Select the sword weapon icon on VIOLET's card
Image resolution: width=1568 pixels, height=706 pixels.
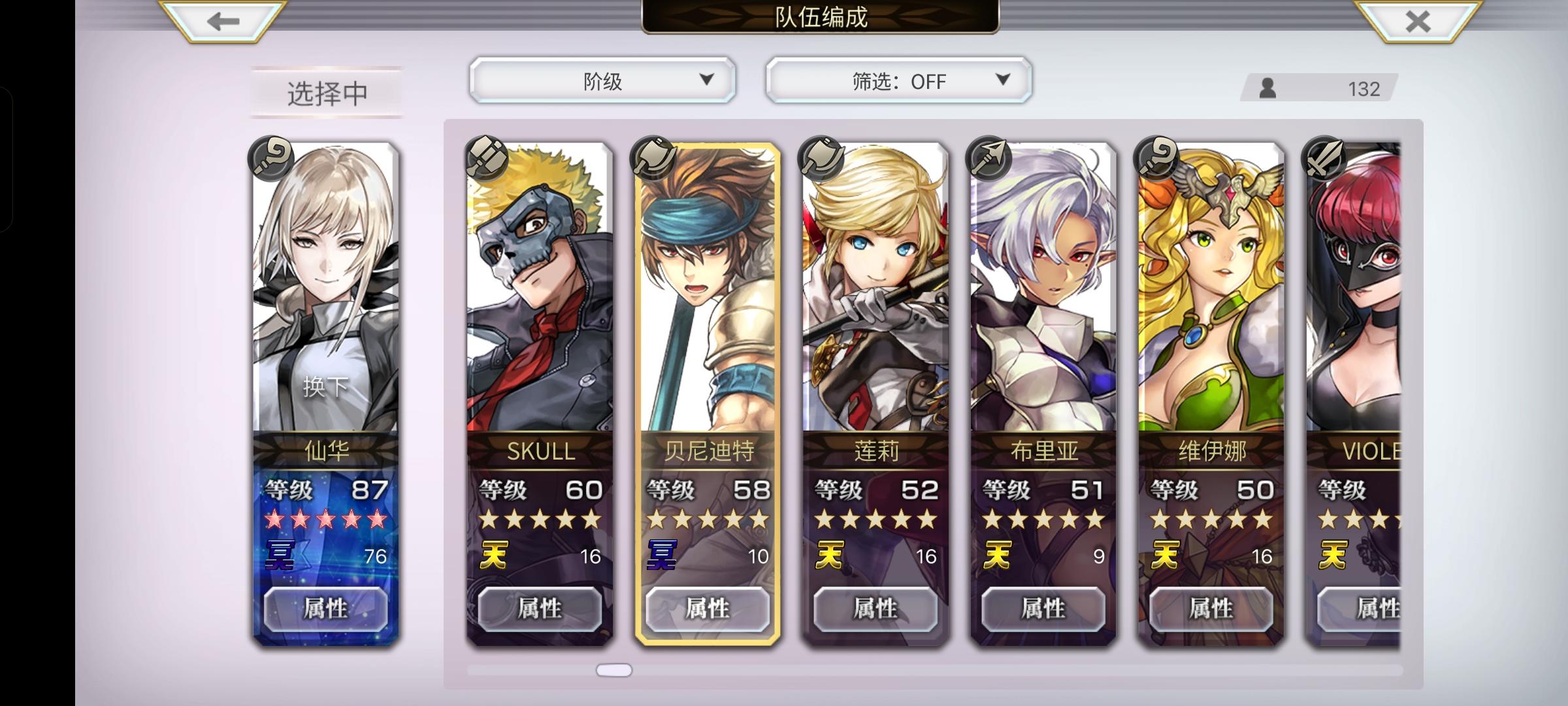point(1320,158)
